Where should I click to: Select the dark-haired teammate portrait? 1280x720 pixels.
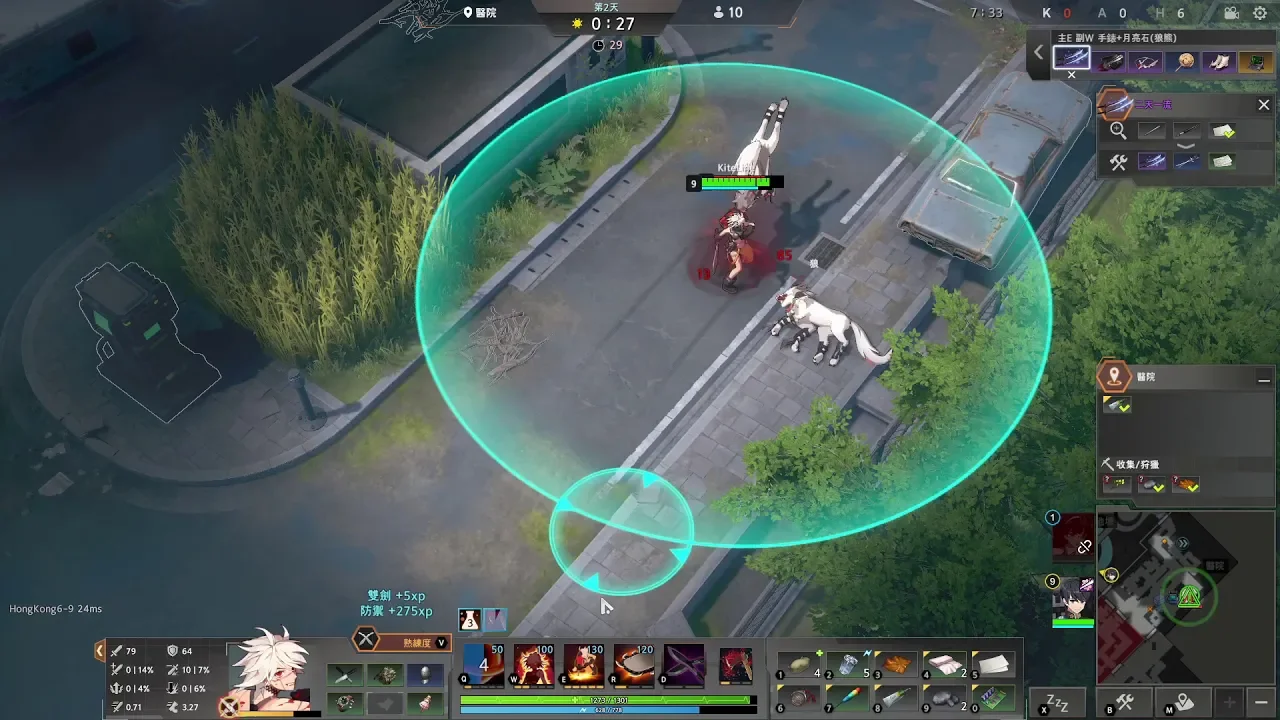tap(1072, 597)
